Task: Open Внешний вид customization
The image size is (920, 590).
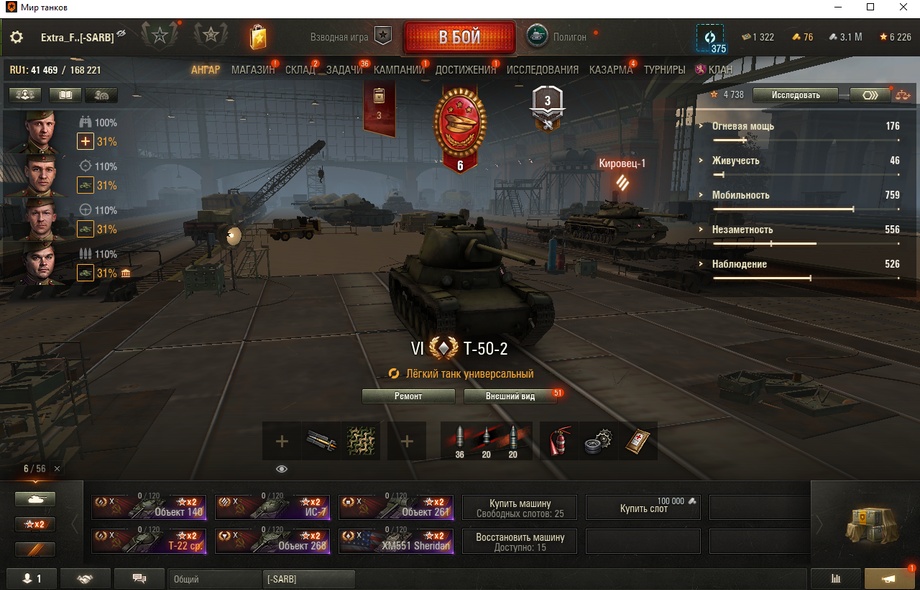Action: point(510,396)
